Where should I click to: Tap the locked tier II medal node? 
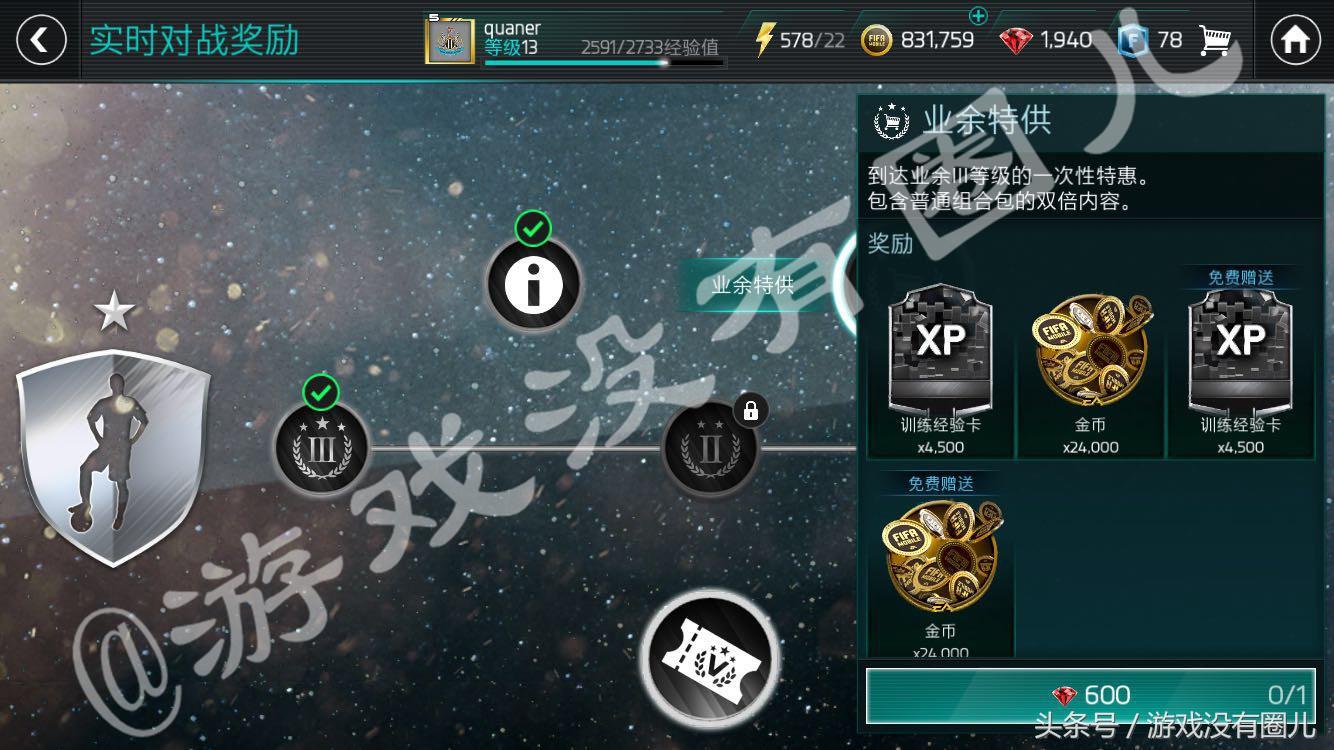click(x=710, y=447)
